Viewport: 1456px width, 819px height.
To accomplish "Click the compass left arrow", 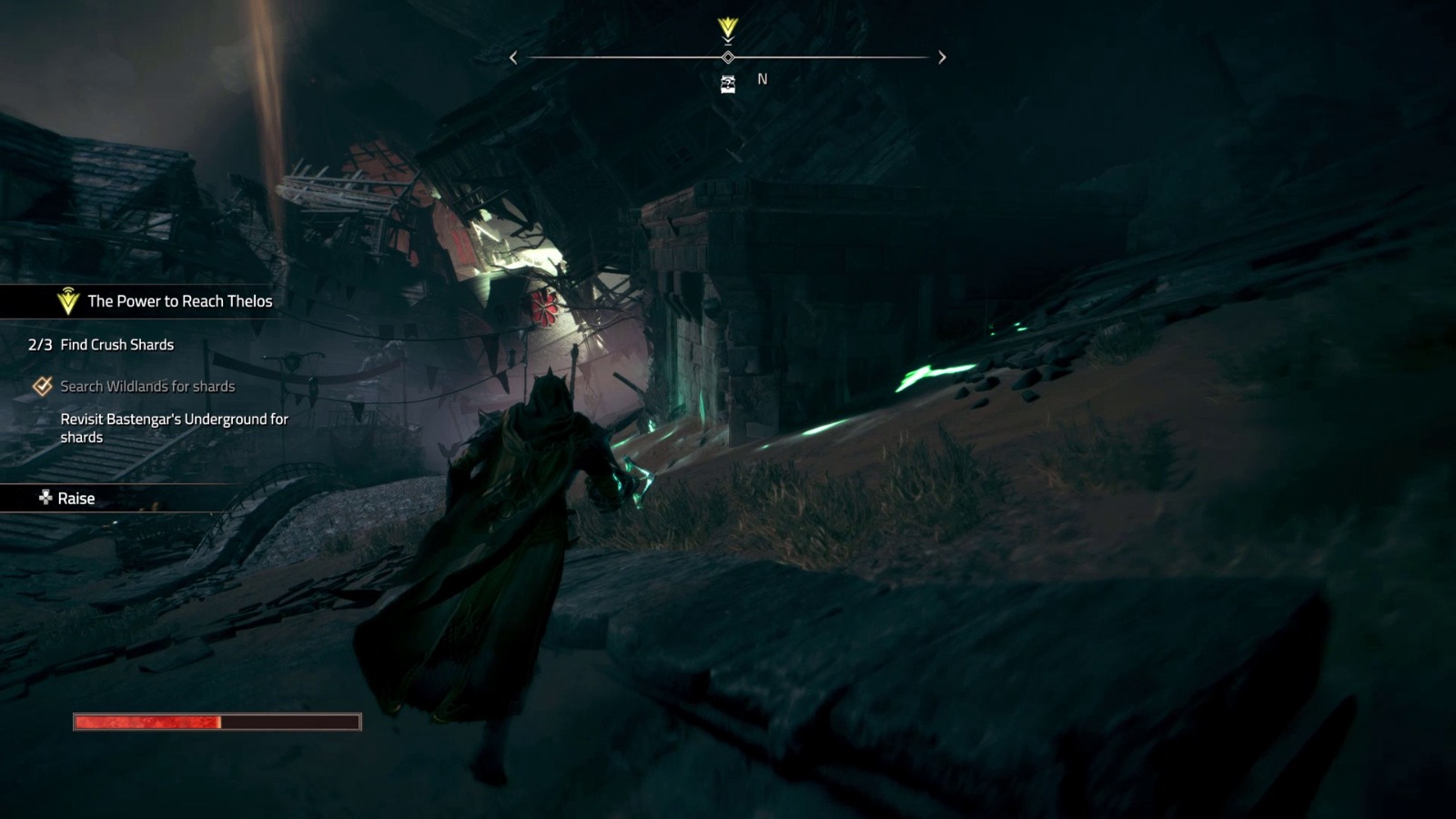I will 513,57.
